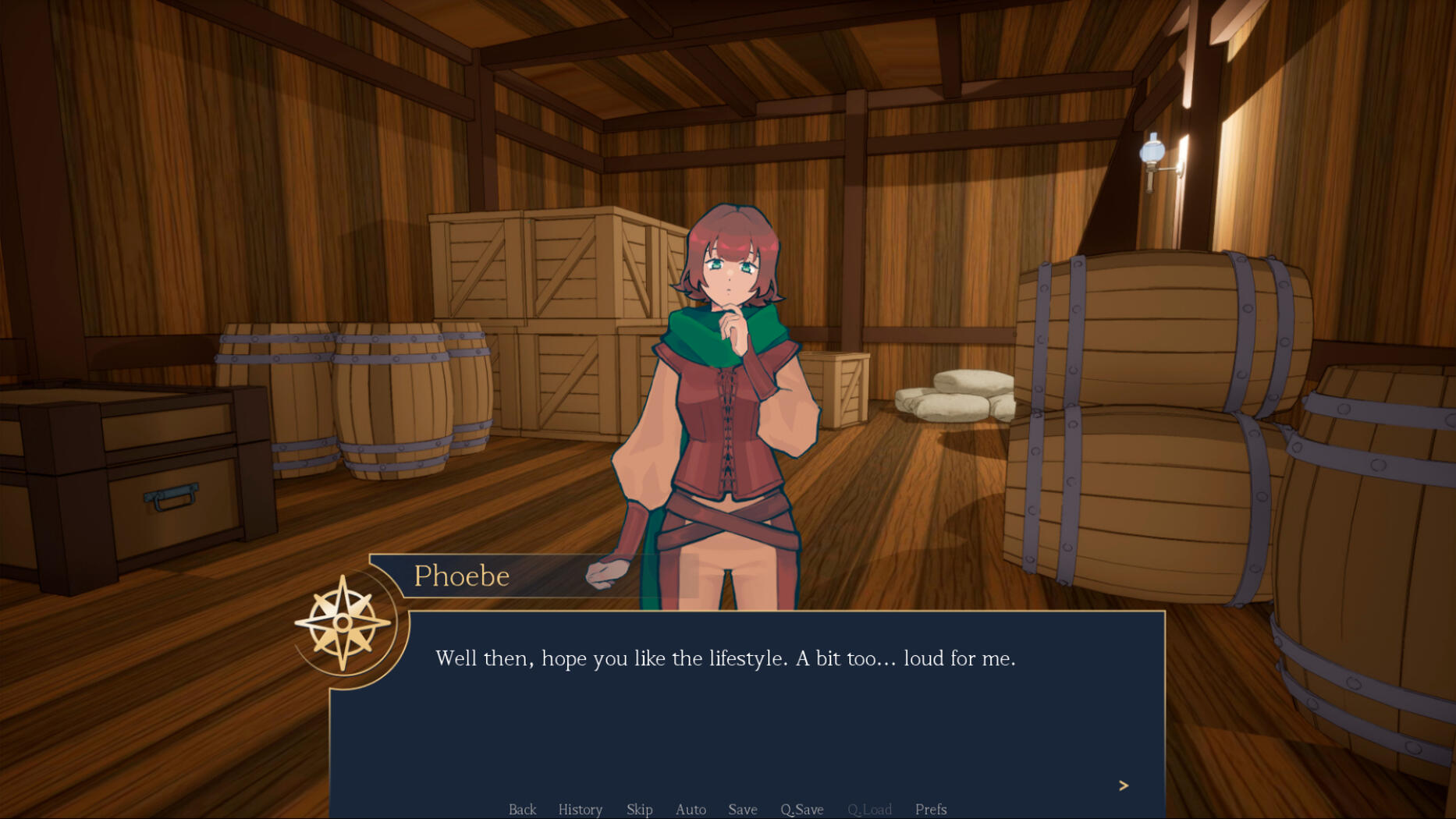Toggle Auto dialogue advance
Screen dimensions: 1456x819
(691, 809)
